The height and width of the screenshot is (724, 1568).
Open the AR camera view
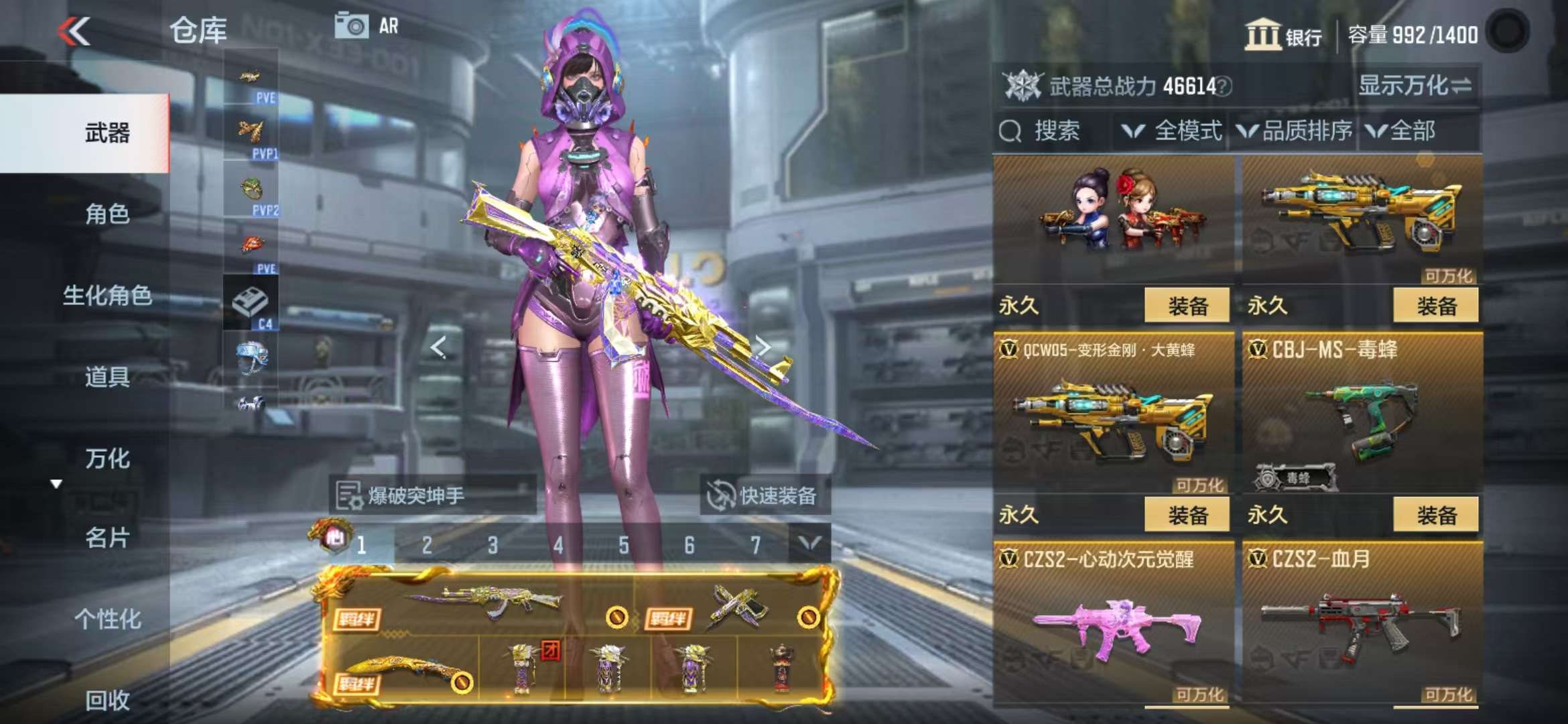pos(367,26)
